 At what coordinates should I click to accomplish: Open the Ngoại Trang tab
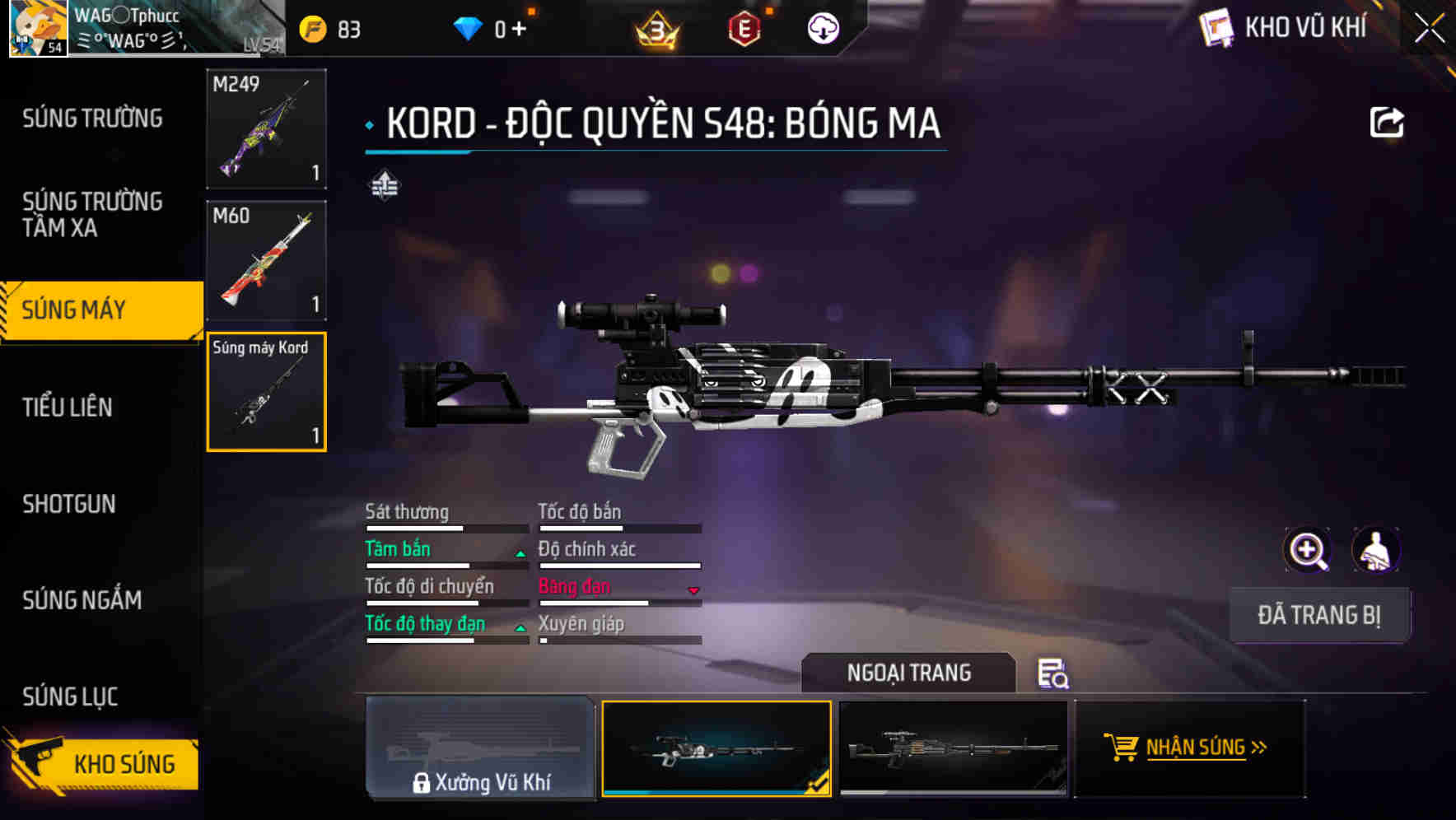click(x=908, y=673)
